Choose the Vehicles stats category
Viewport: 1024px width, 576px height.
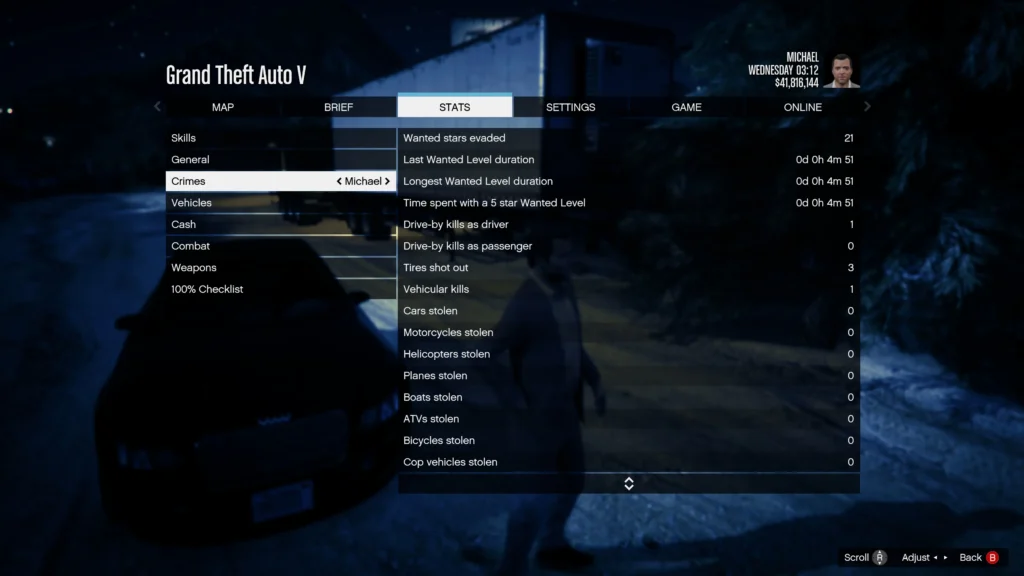(x=281, y=203)
